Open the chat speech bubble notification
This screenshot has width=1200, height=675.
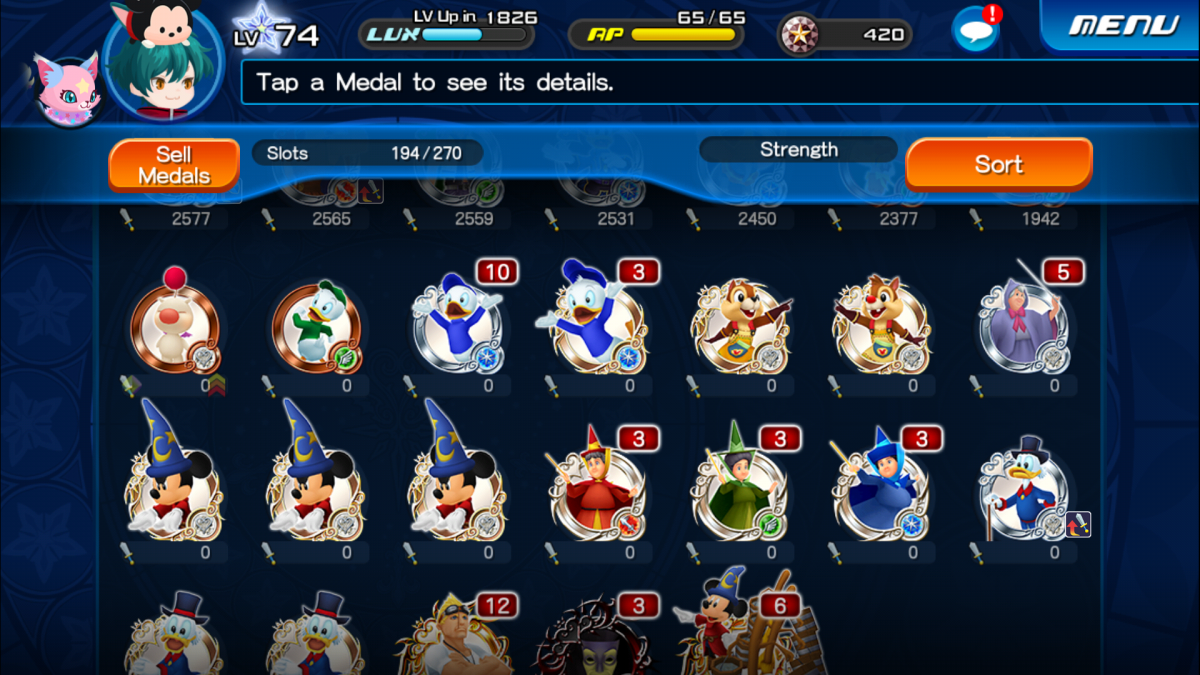(975, 30)
